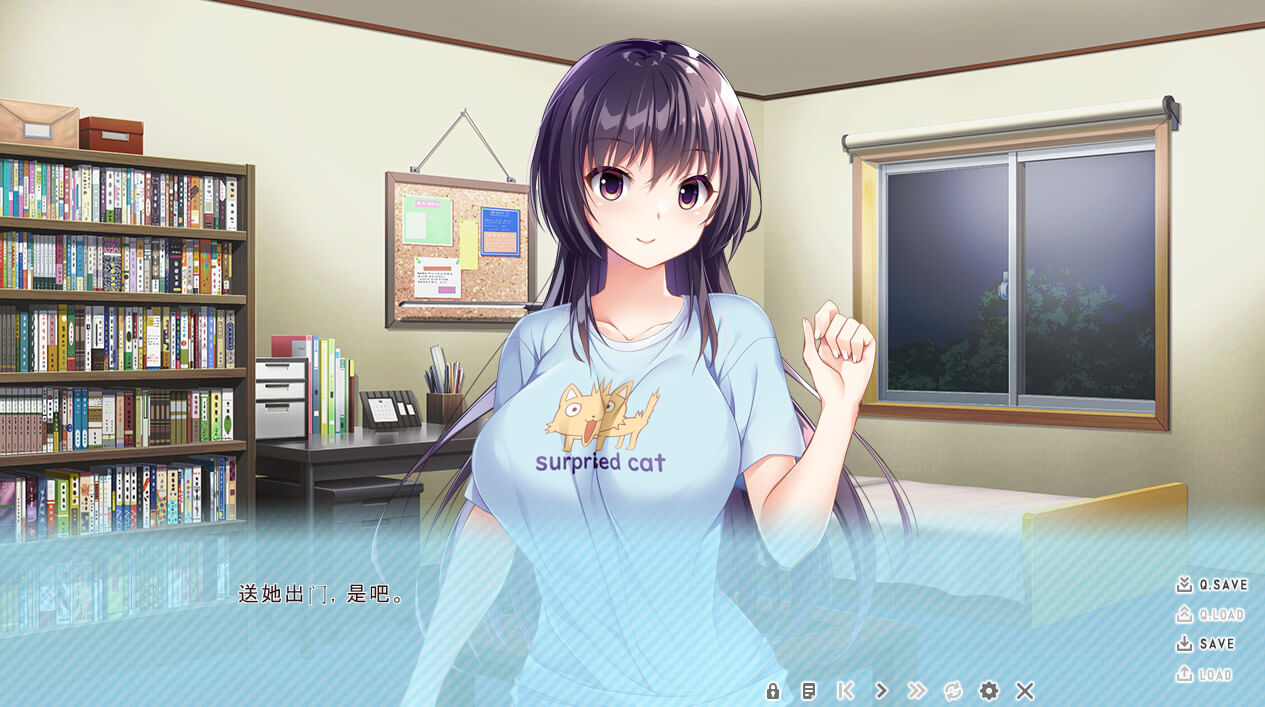
Task: Click the circular arrows refresh icon
Action: [952, 691]
